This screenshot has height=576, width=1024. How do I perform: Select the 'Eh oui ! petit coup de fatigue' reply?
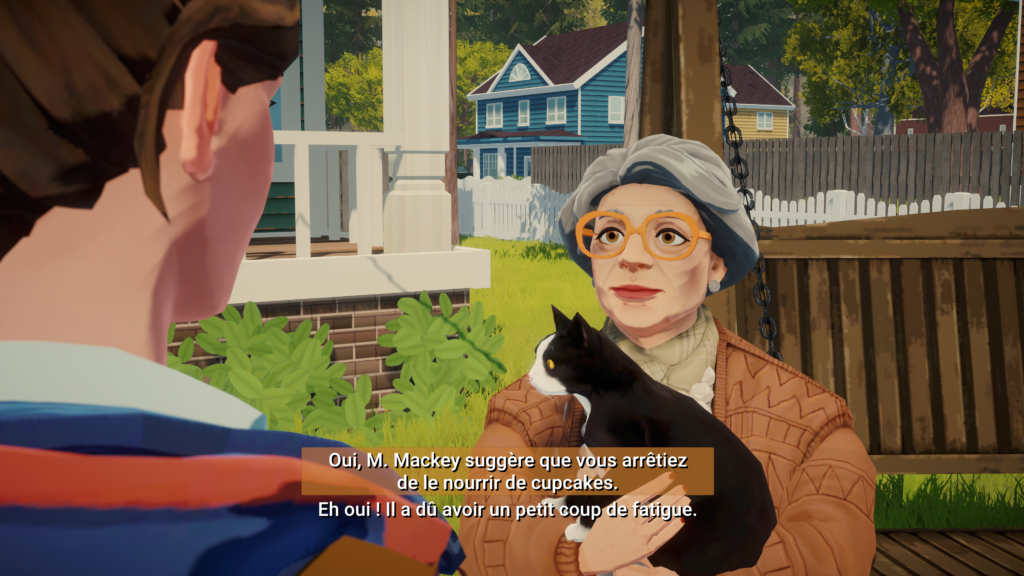(507, 509)
